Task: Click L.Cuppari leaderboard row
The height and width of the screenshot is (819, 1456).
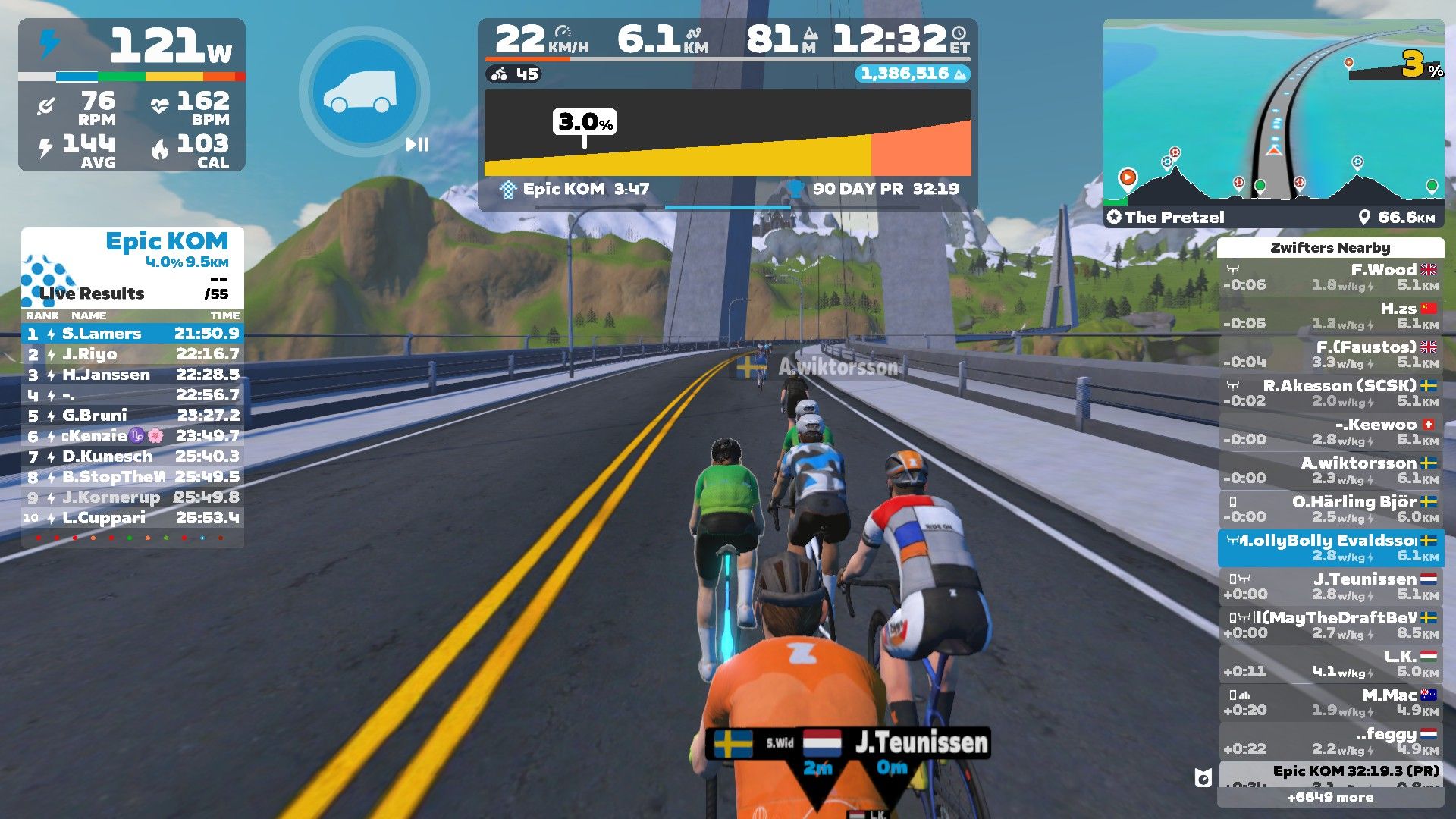Action: point(133,518)
